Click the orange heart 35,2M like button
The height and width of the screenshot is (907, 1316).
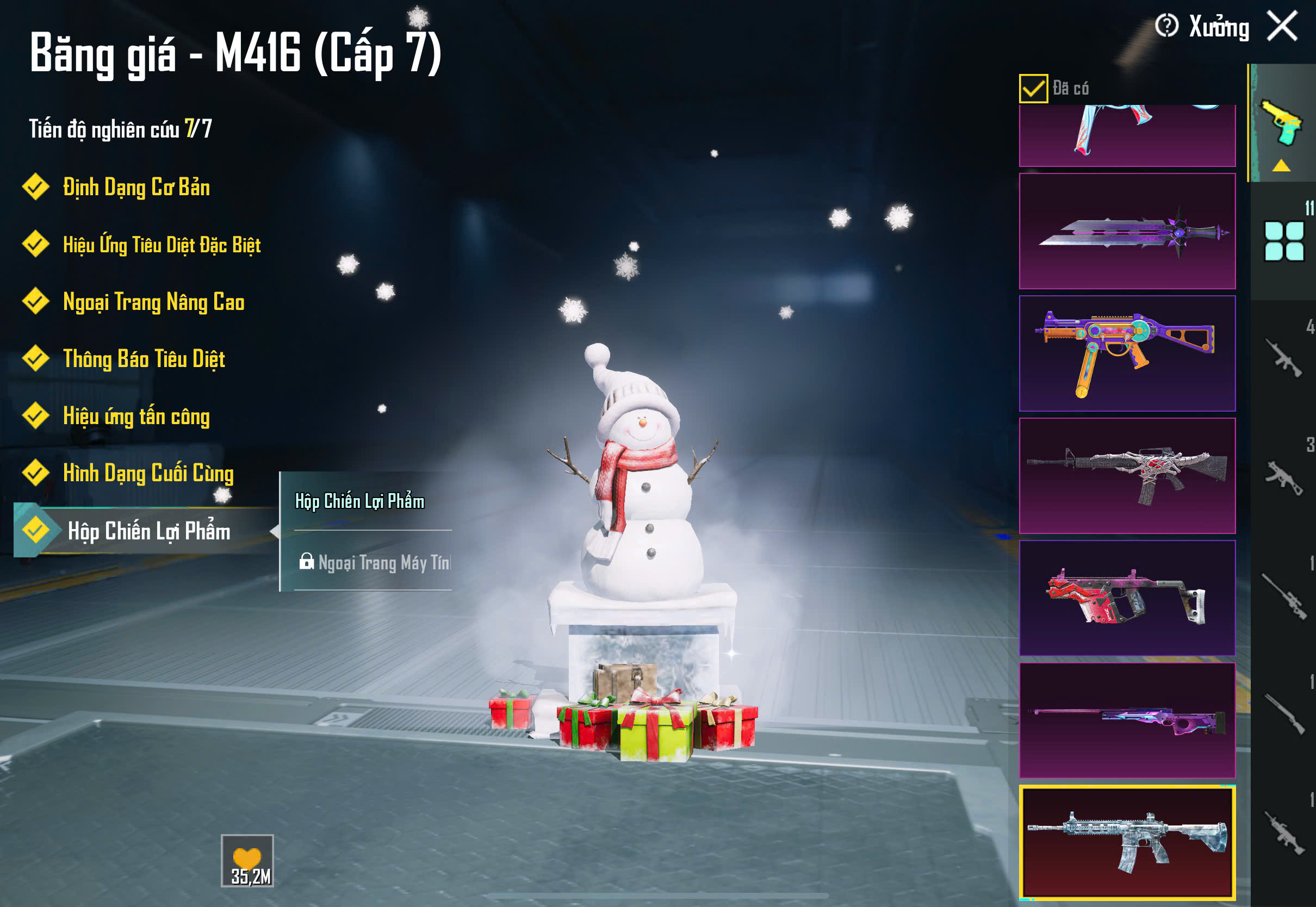(247, 860)
